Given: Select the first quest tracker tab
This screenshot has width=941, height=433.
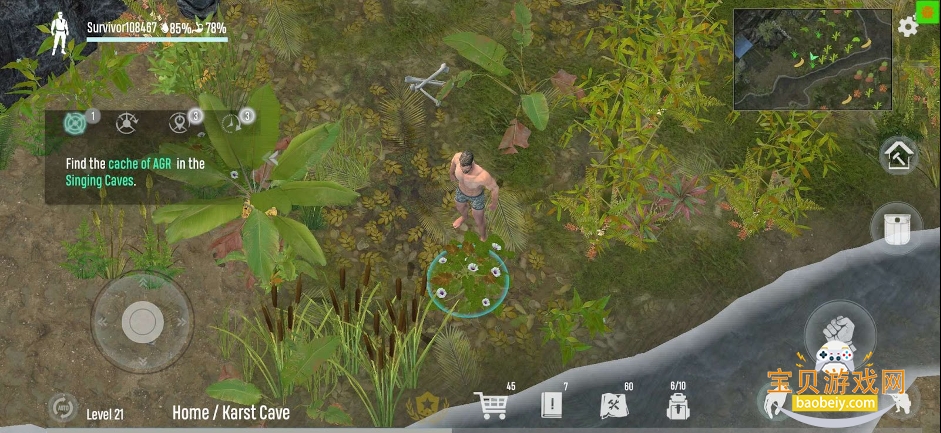Looking at the screenshot, I should (76, 123).
